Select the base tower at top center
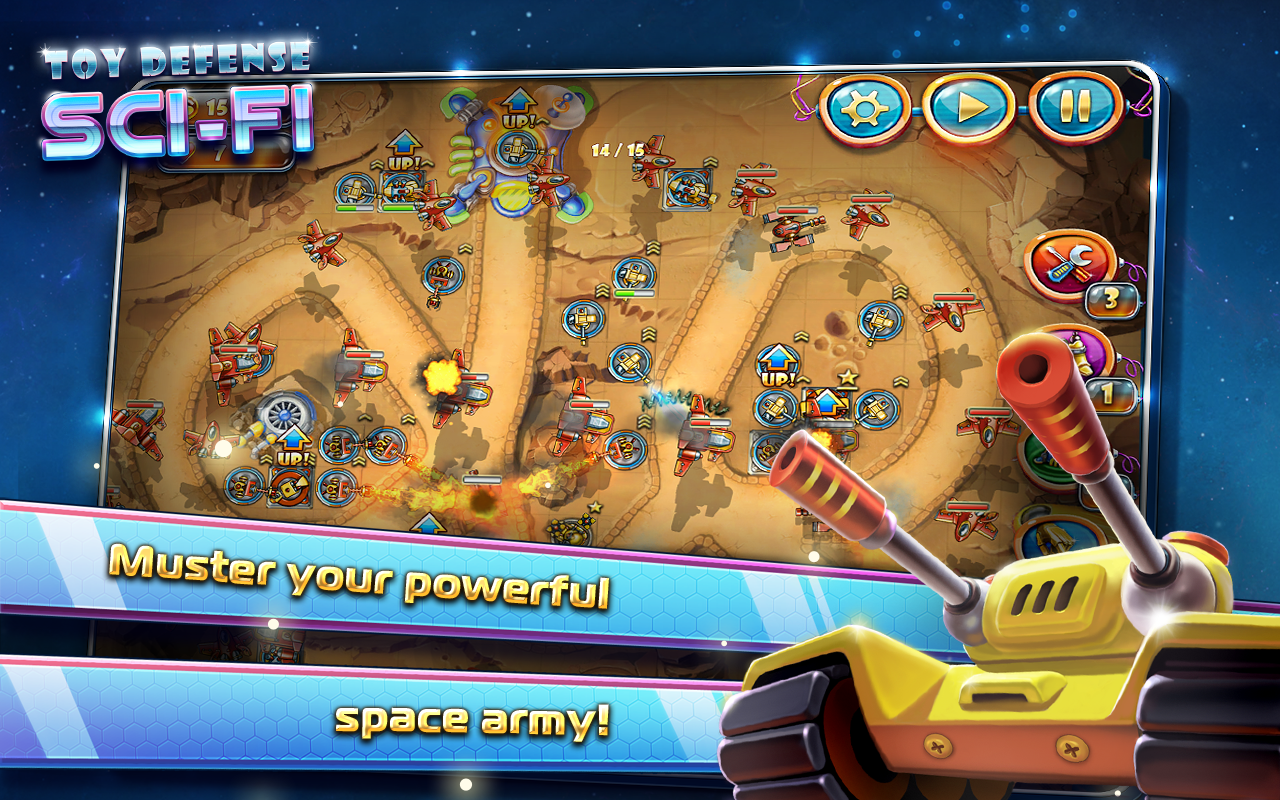The height and width of the screenshot is (800, 1280). pyautogui.click(x=518, y=150)
